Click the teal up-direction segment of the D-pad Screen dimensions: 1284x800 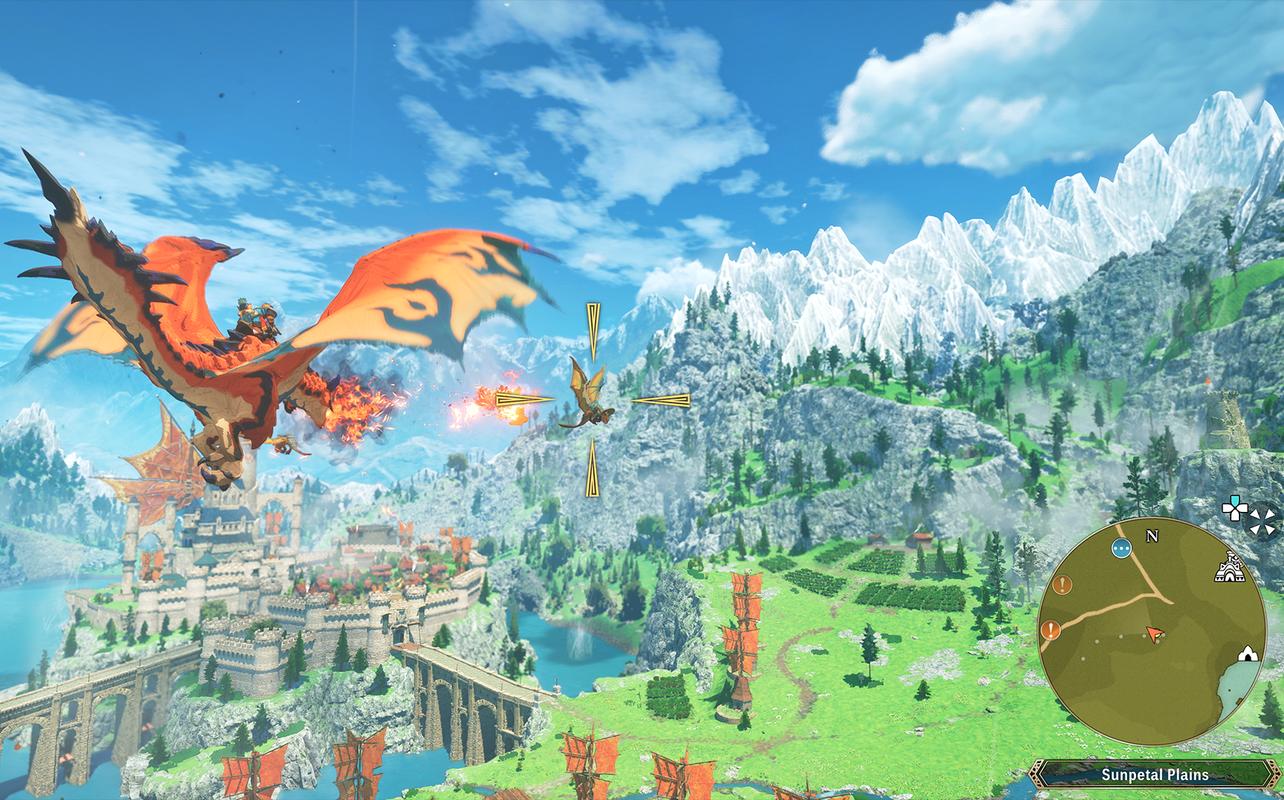(x=1236, y=499)
